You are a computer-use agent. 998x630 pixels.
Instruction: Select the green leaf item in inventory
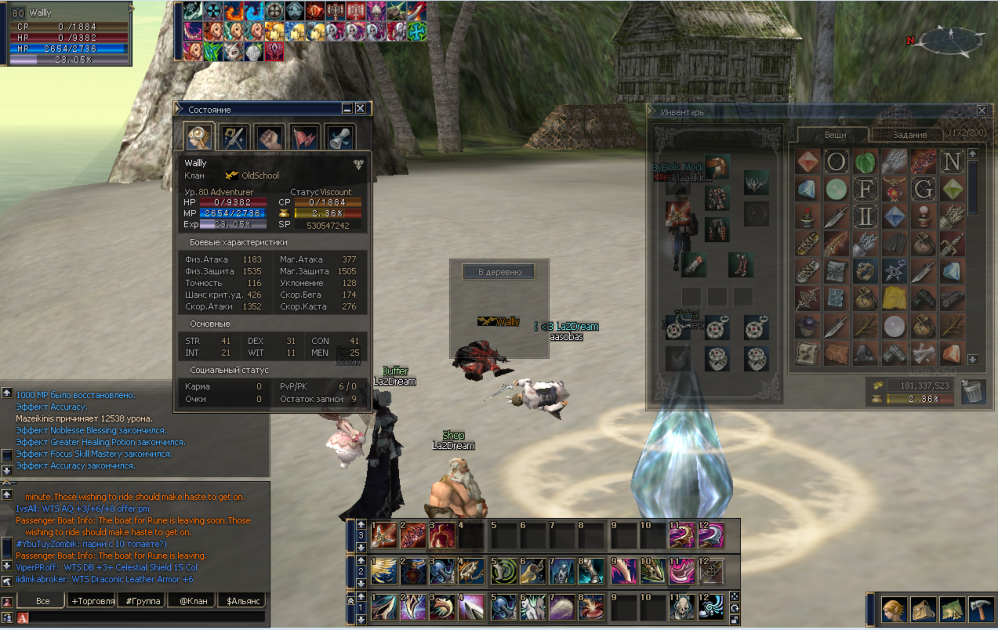[864, 162]
